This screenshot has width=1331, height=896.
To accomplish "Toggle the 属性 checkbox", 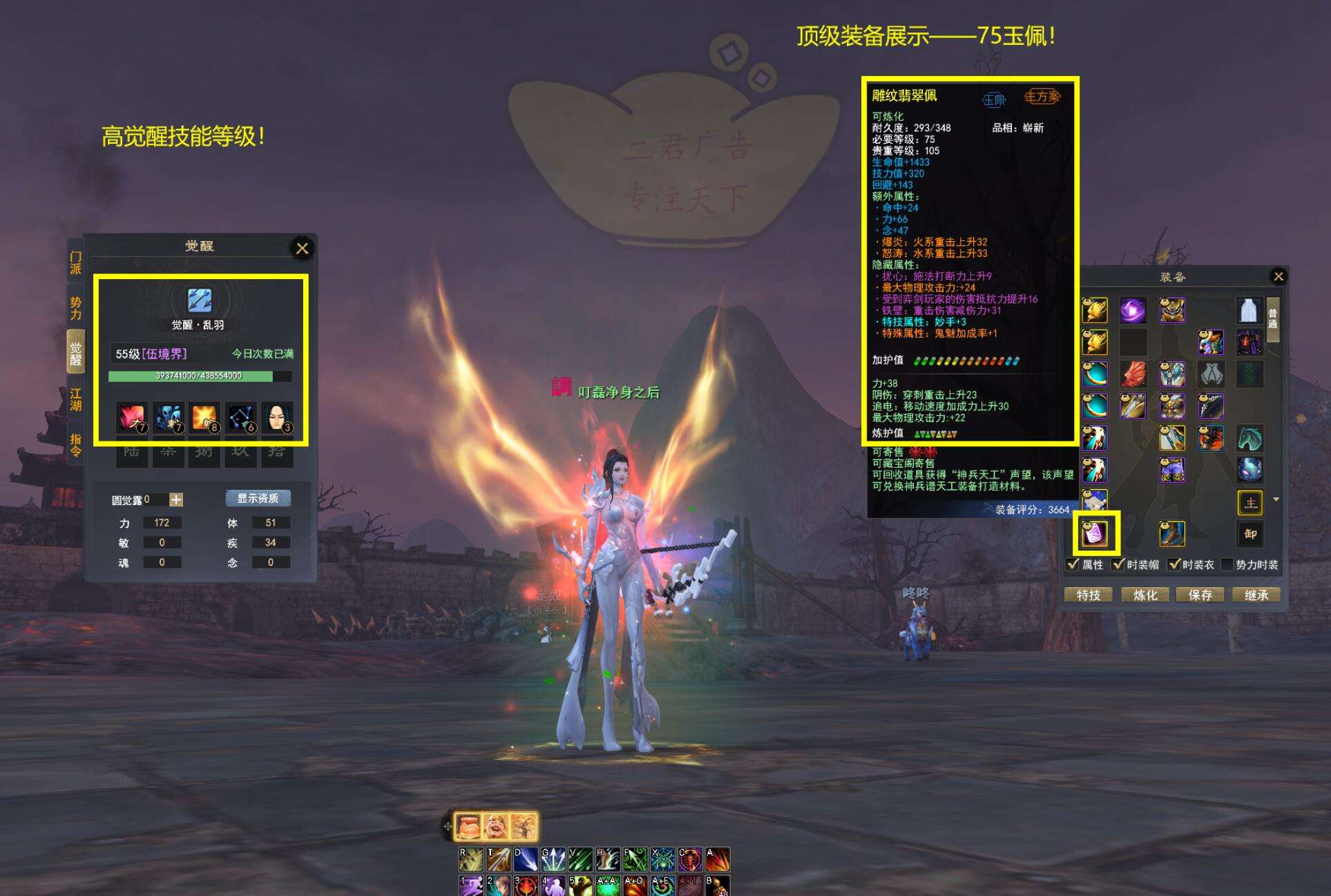I will (1073, 564).
